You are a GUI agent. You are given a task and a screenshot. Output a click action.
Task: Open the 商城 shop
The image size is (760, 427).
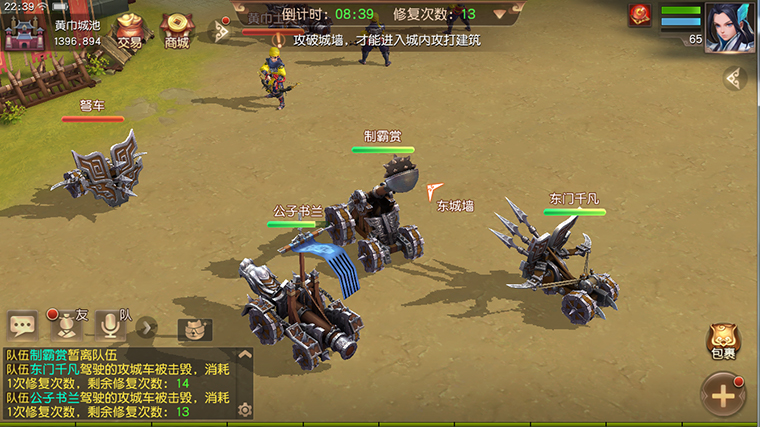tap(176, 30)
